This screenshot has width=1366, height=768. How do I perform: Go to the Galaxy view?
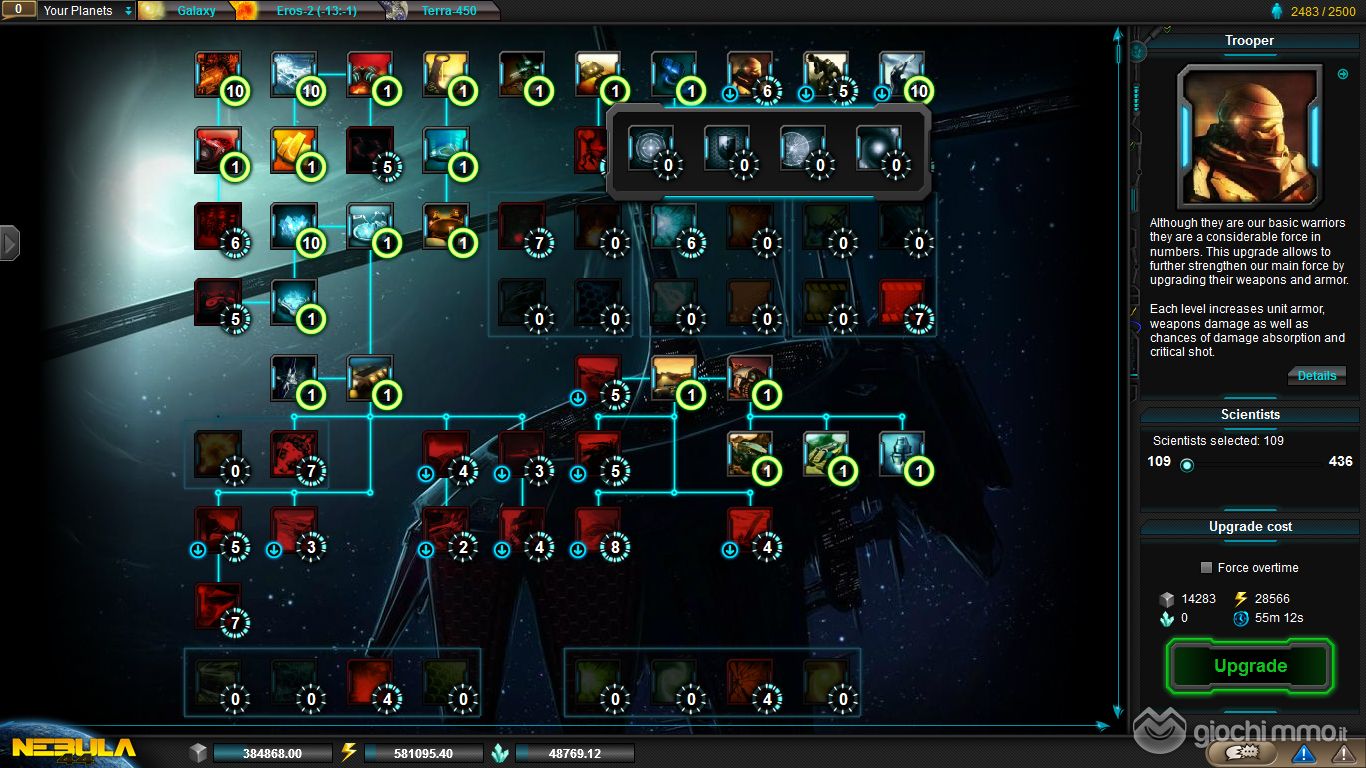tap(195, 11)
